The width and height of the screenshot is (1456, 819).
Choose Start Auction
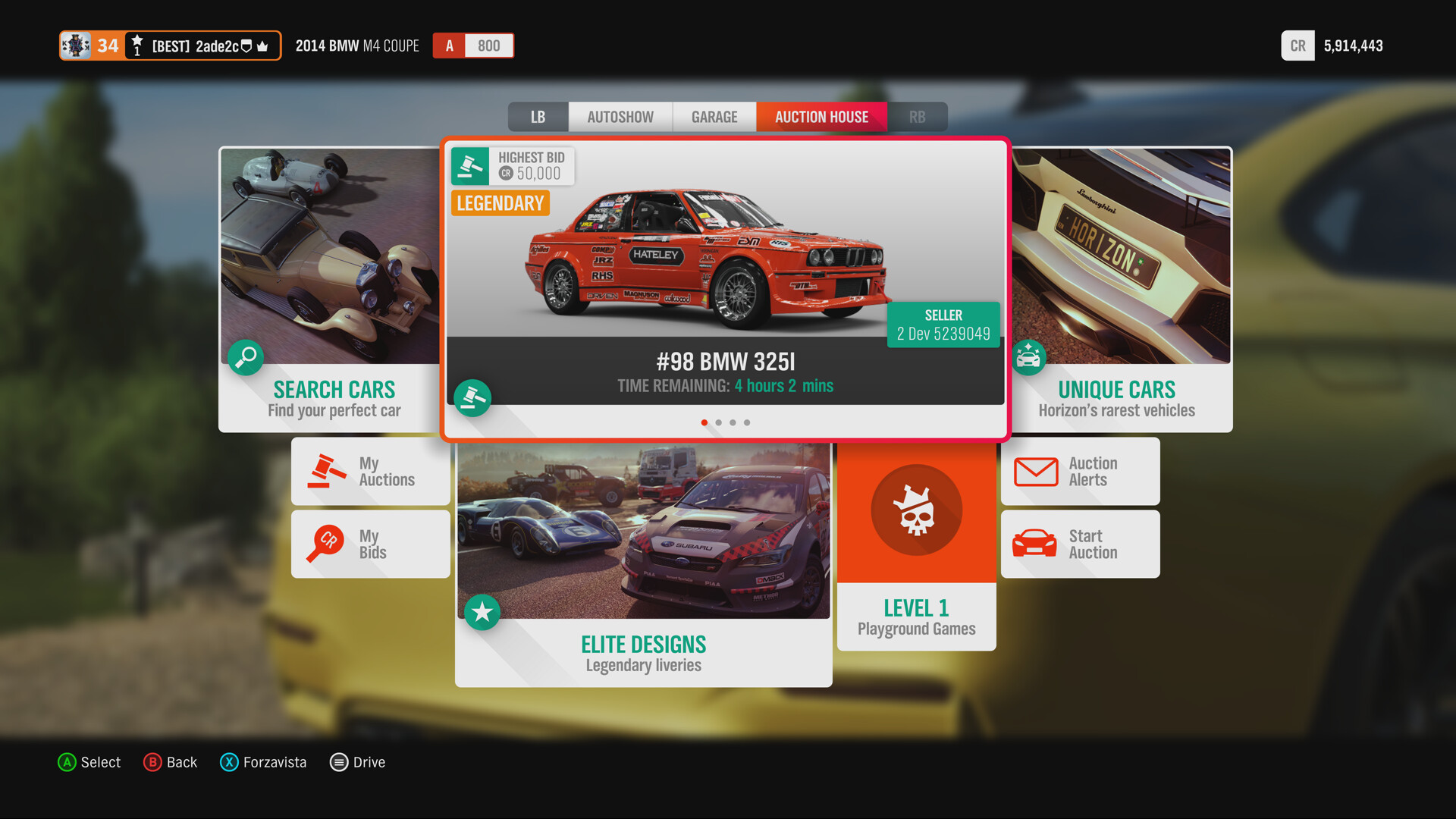1080,544
